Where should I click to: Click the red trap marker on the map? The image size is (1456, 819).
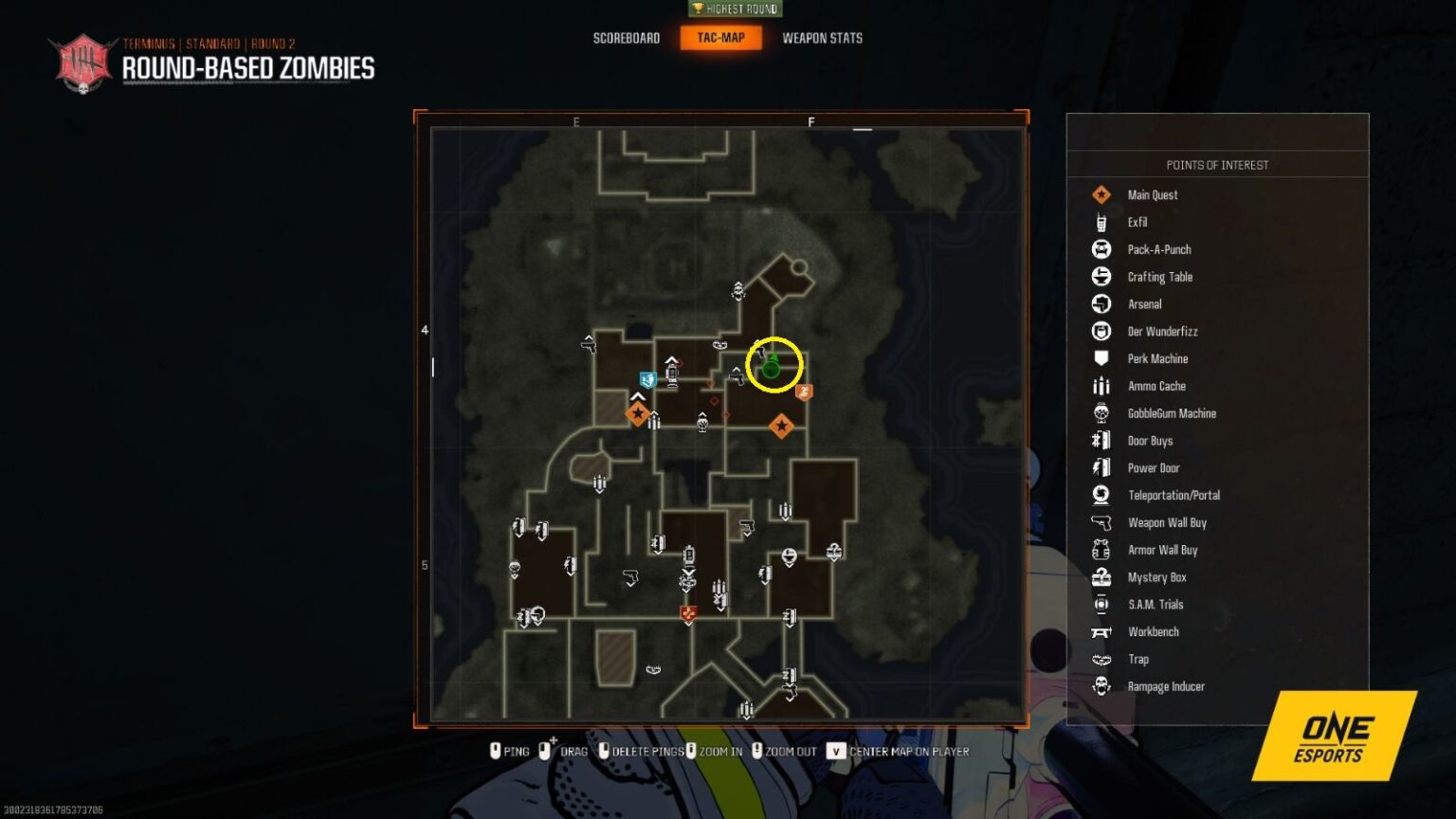[688, 613]
